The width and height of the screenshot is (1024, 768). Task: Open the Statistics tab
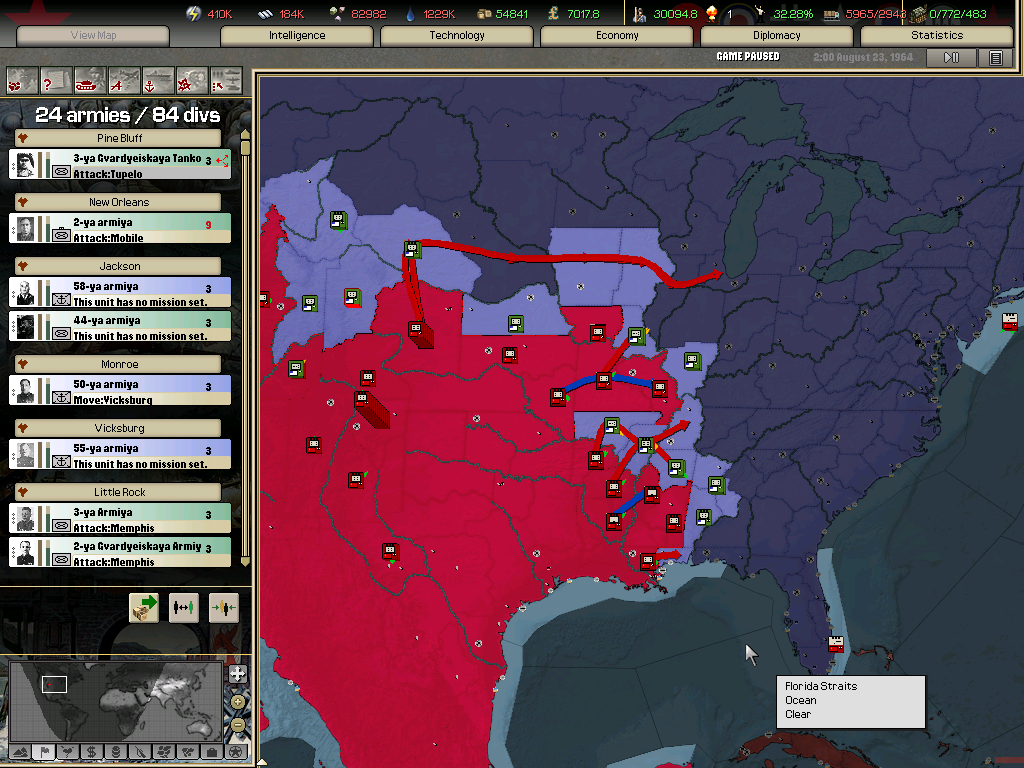click(x=937, y=36)
